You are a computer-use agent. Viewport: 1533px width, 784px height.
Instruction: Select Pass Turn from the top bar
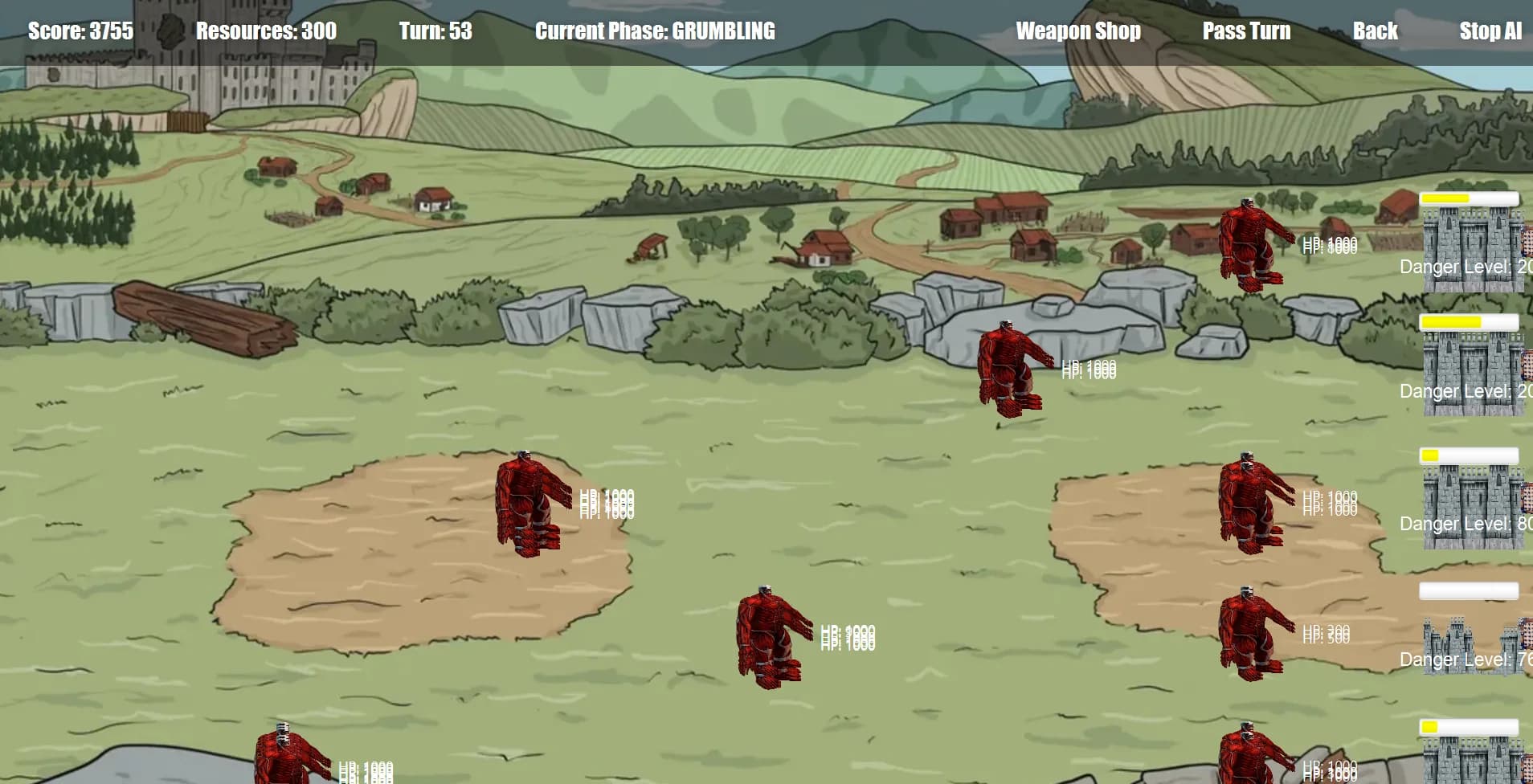pos(1247,31)
